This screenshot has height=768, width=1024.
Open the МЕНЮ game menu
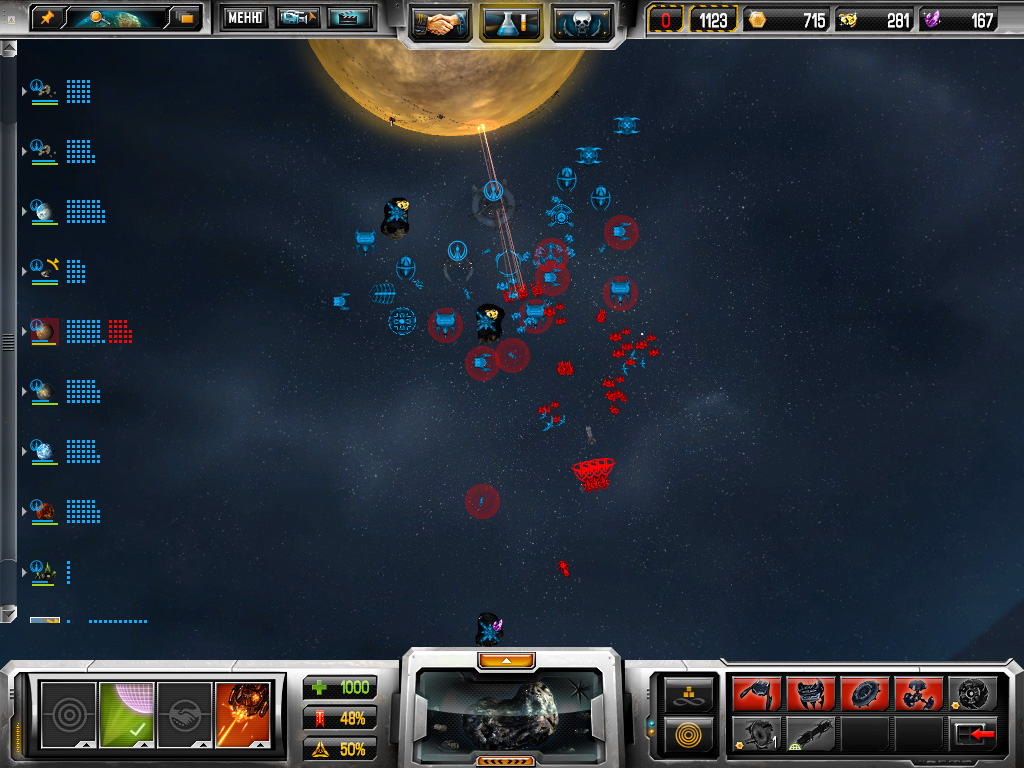(x=244, y=18)
